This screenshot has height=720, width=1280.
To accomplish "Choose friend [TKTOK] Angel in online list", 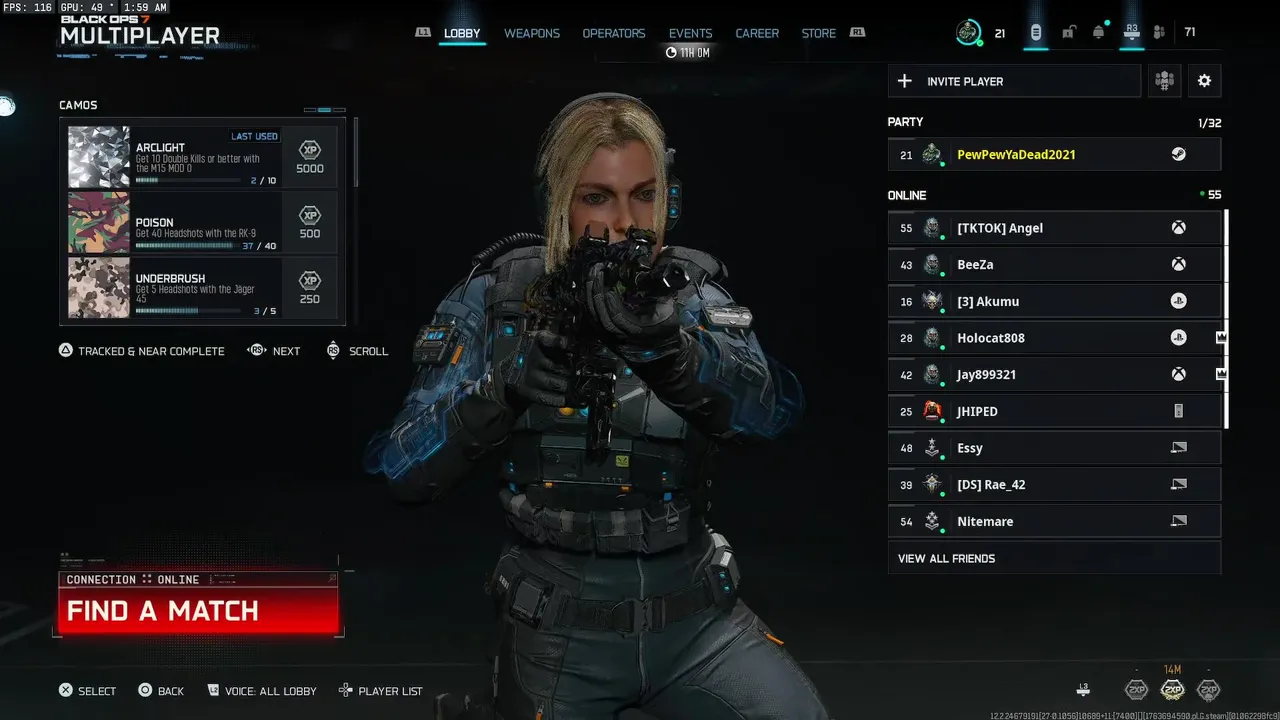I will 1054,228.
